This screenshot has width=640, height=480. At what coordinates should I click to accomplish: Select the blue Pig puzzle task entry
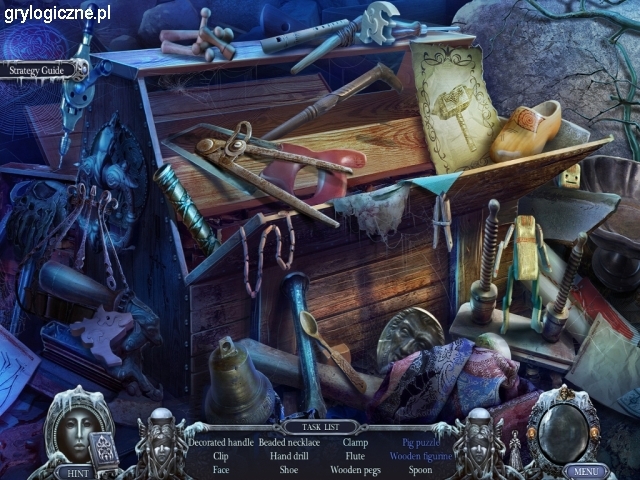tap(421, 441)
